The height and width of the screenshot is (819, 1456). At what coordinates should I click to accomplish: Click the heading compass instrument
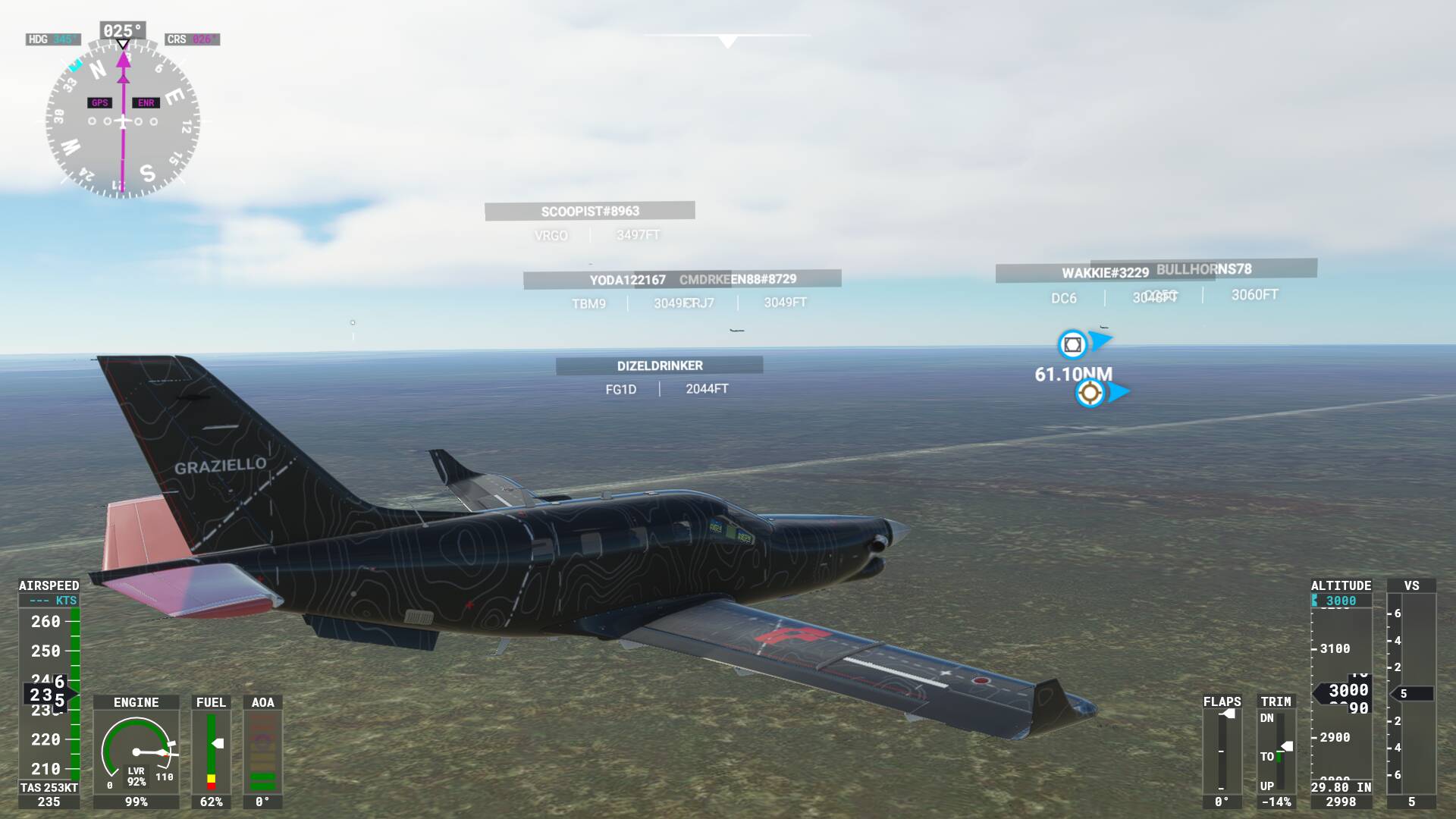click(123, 121)
